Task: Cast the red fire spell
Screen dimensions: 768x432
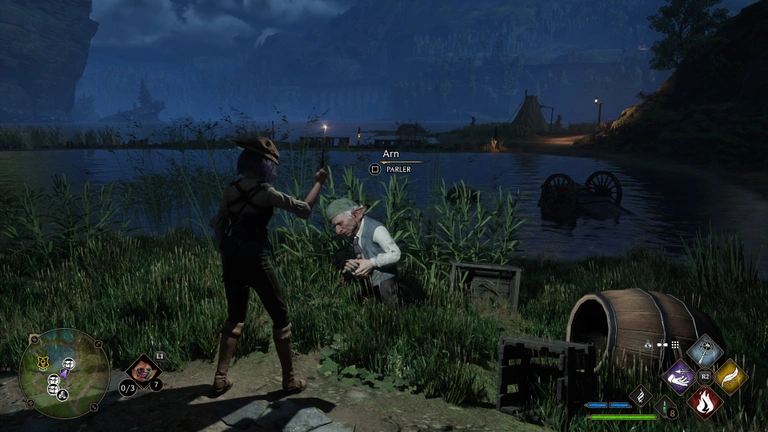Action: tap(705, 402)
